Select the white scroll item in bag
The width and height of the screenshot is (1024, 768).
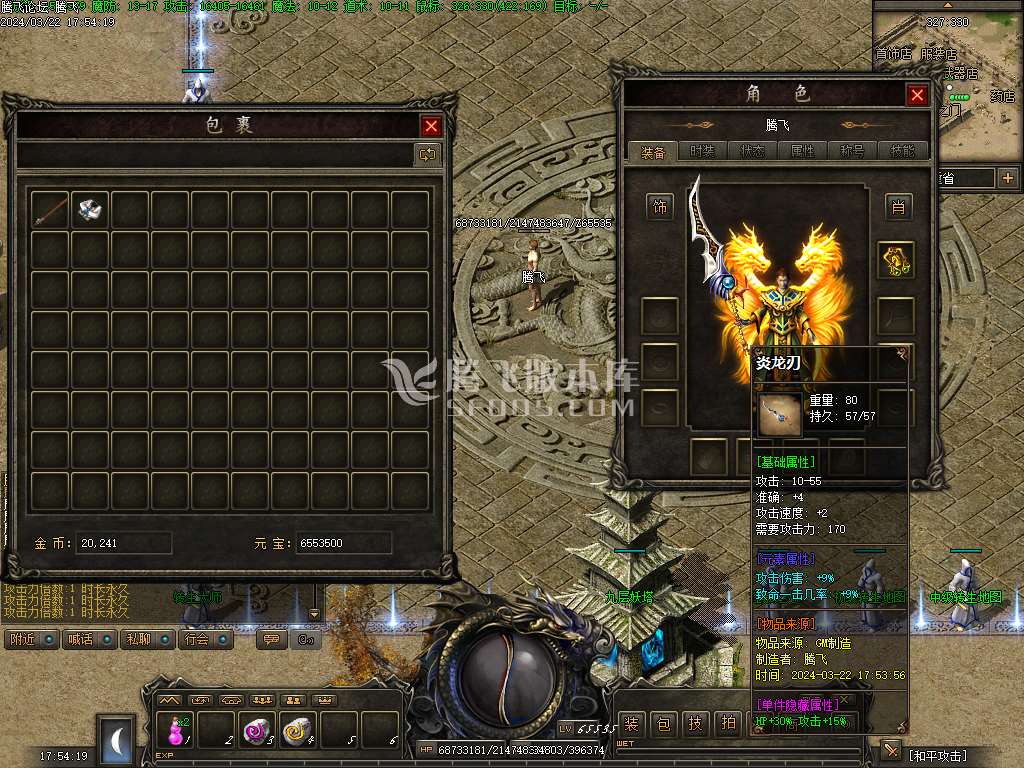click(91, 209)
